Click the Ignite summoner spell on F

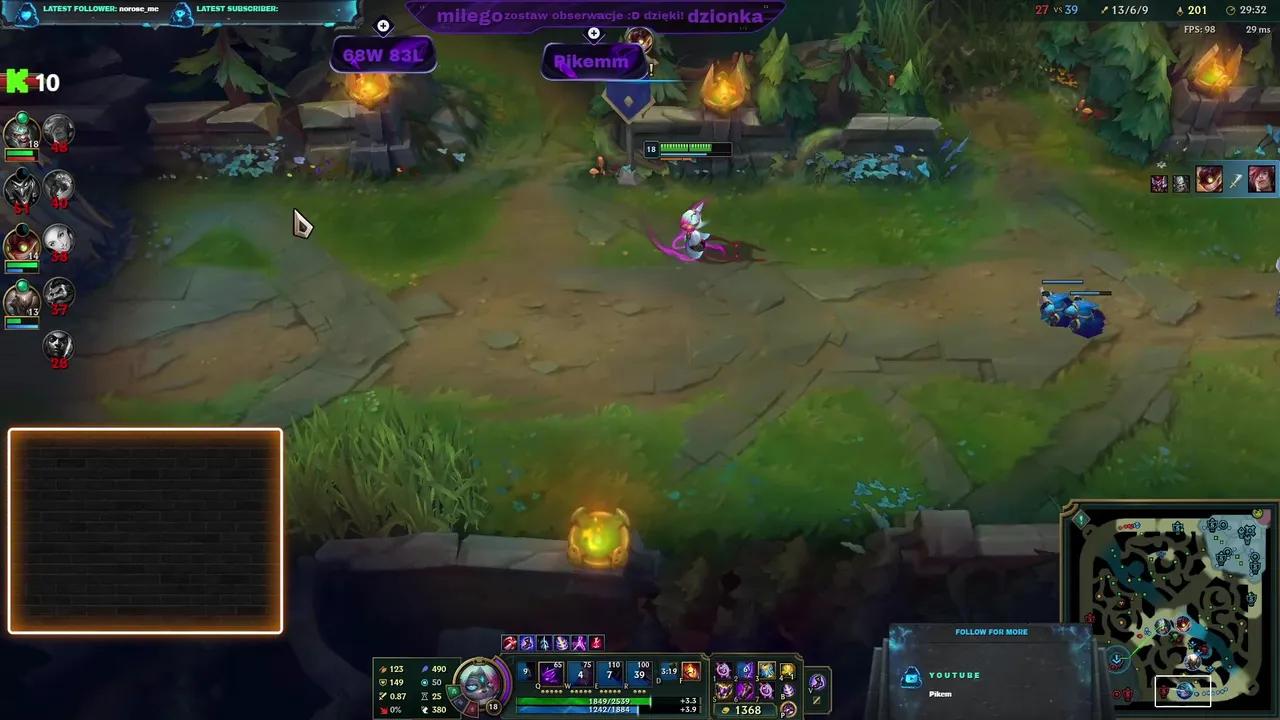point(691,671)
